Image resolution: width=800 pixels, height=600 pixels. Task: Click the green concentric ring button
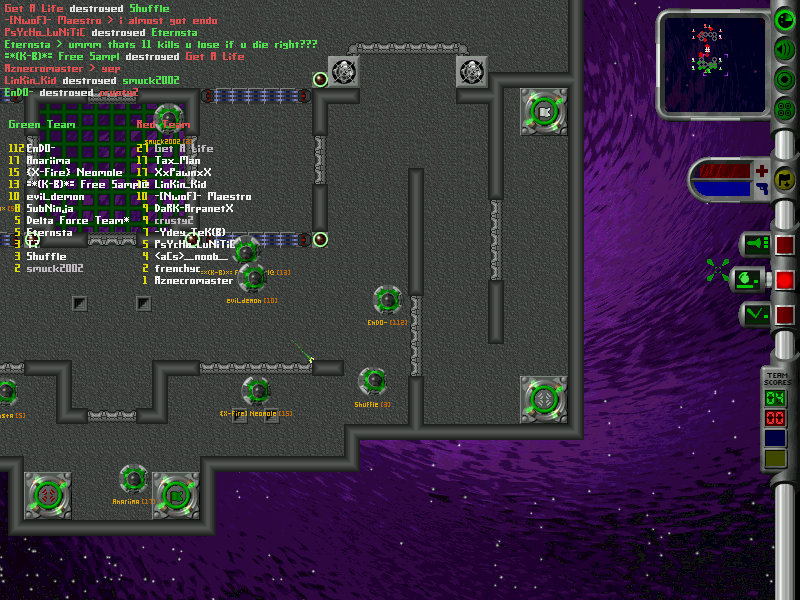[x=786, y=79]
